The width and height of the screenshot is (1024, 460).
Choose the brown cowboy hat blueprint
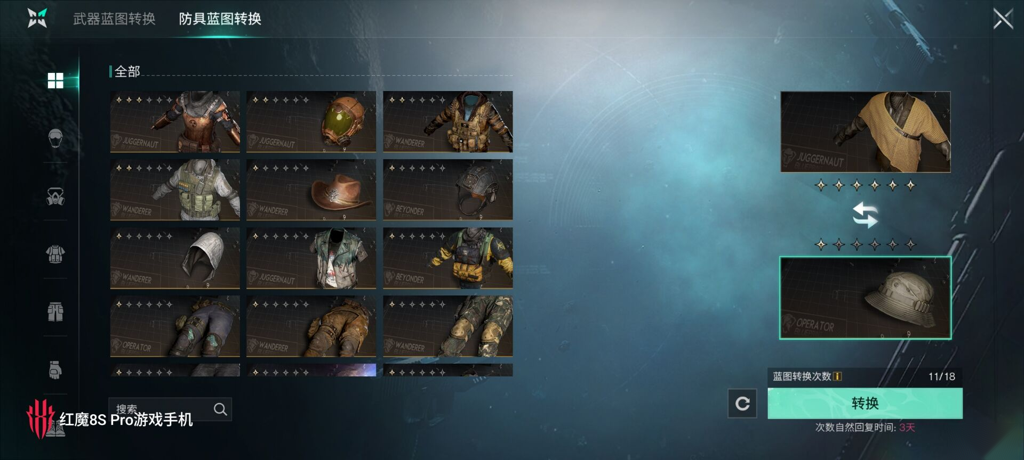(x=312, y=190)
